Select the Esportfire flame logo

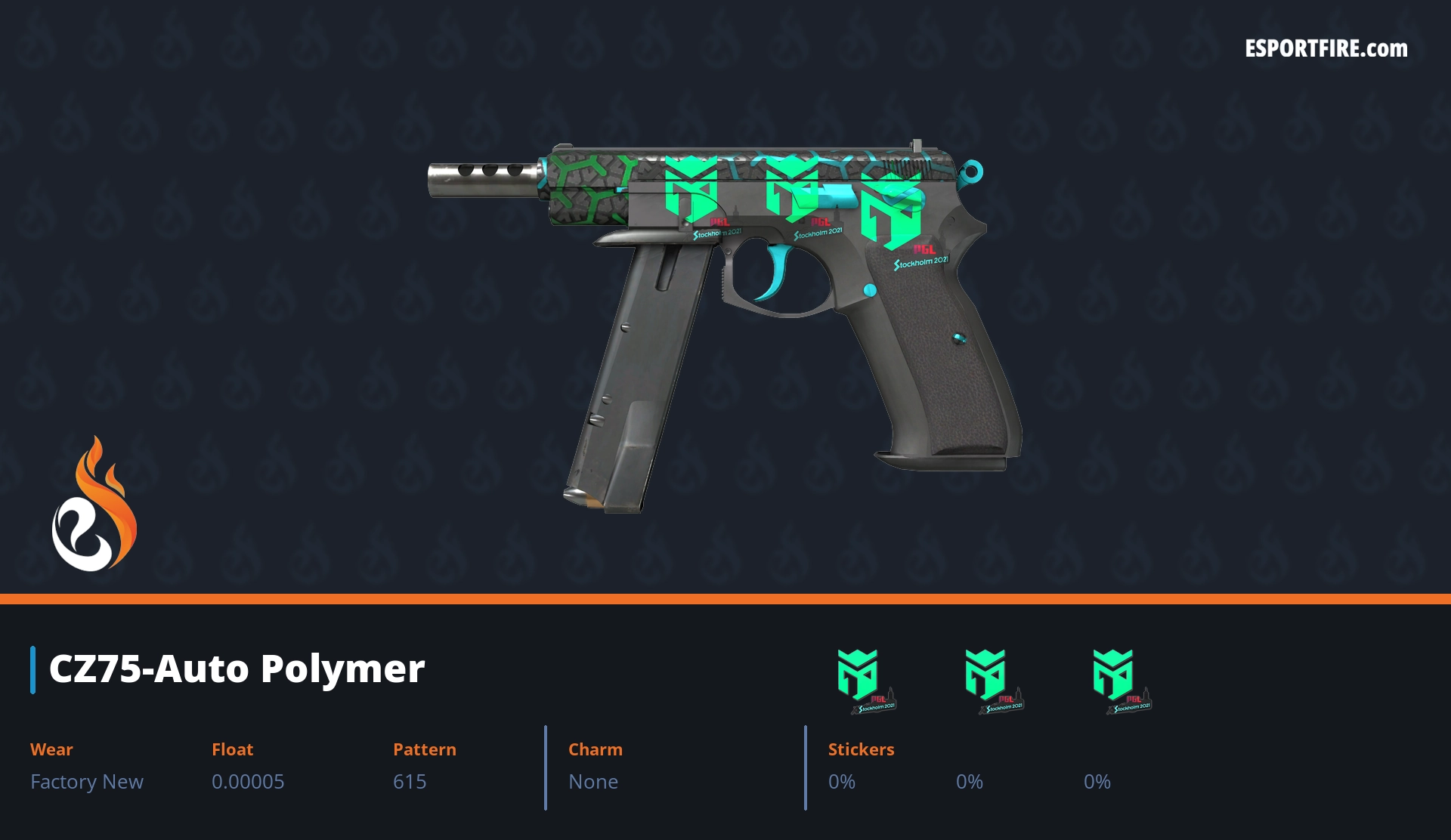94,505
